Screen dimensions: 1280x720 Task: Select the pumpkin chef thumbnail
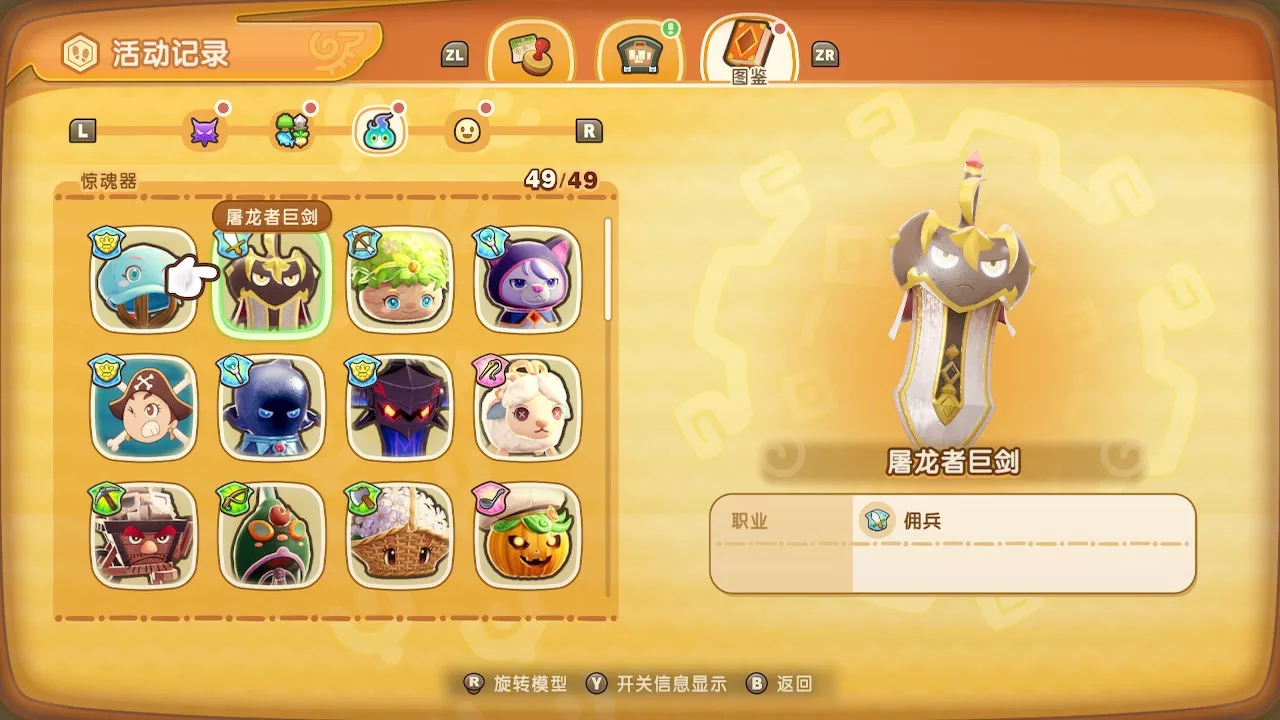(x=527, y=538)
